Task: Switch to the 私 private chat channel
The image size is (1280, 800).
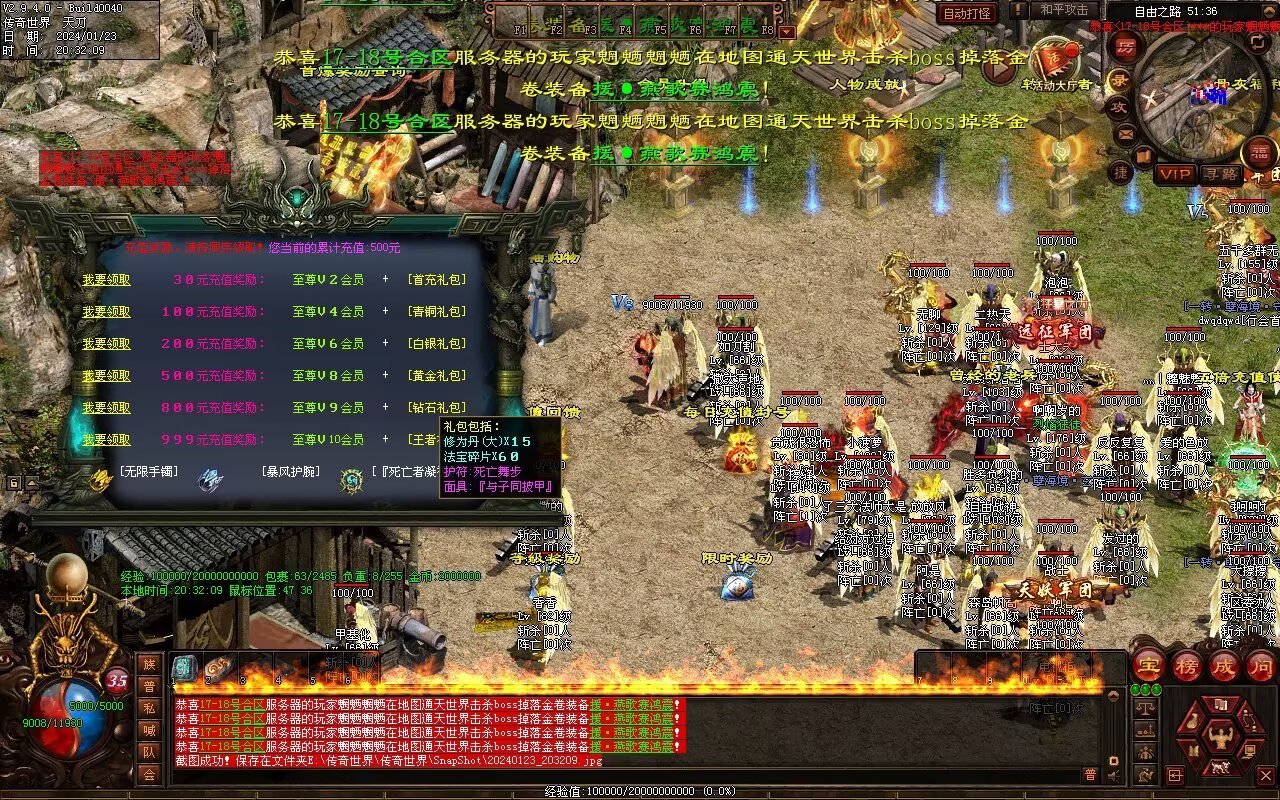Action: click(x=149, y=708)
